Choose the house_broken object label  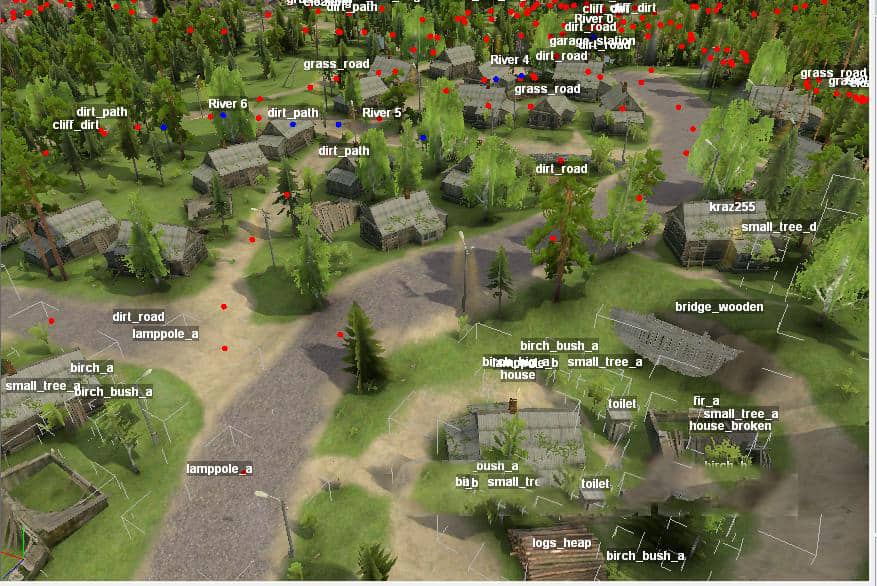[x=730, y=426]
